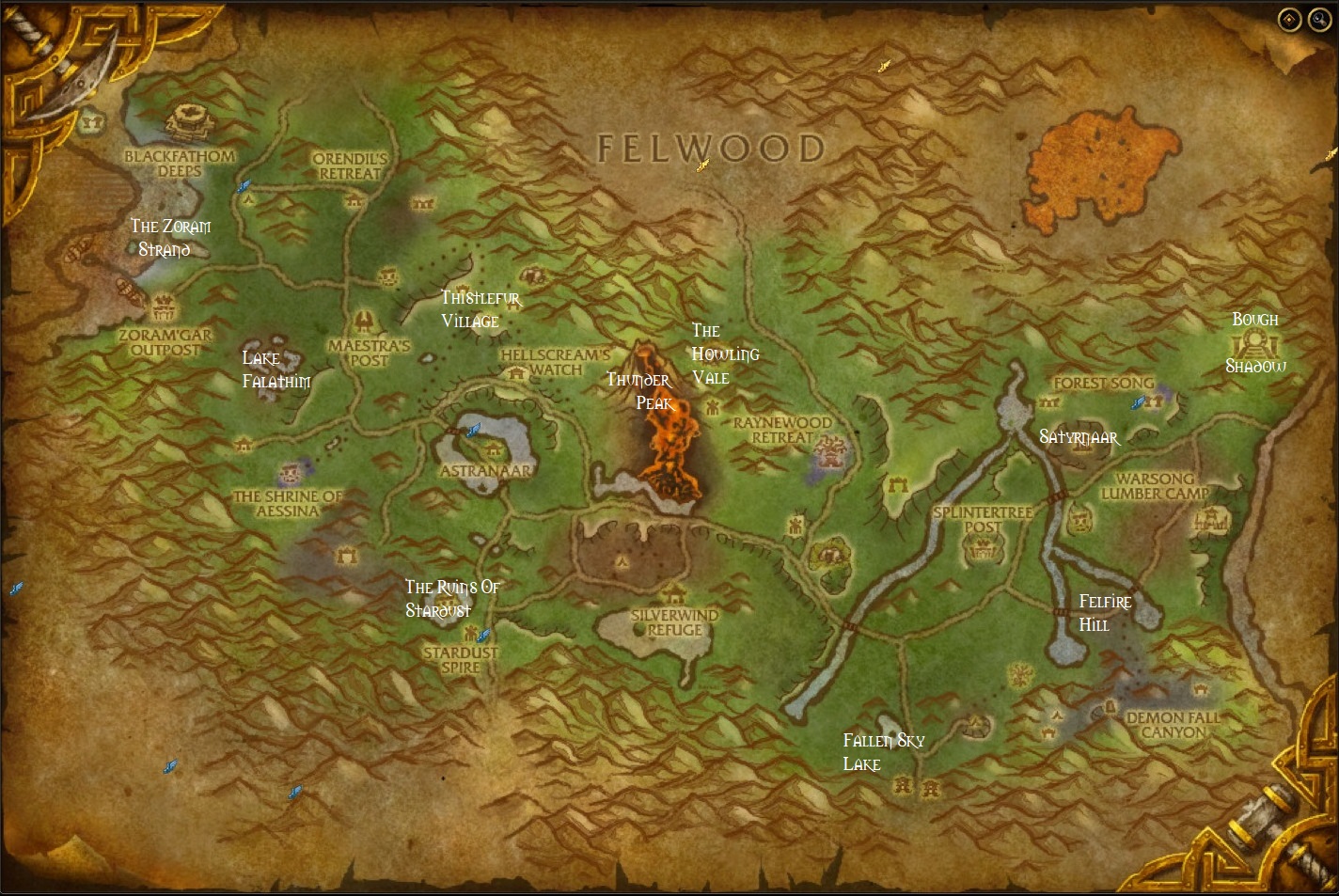Select the Demon Fall Canyon label

click(x=1174, y=724)
